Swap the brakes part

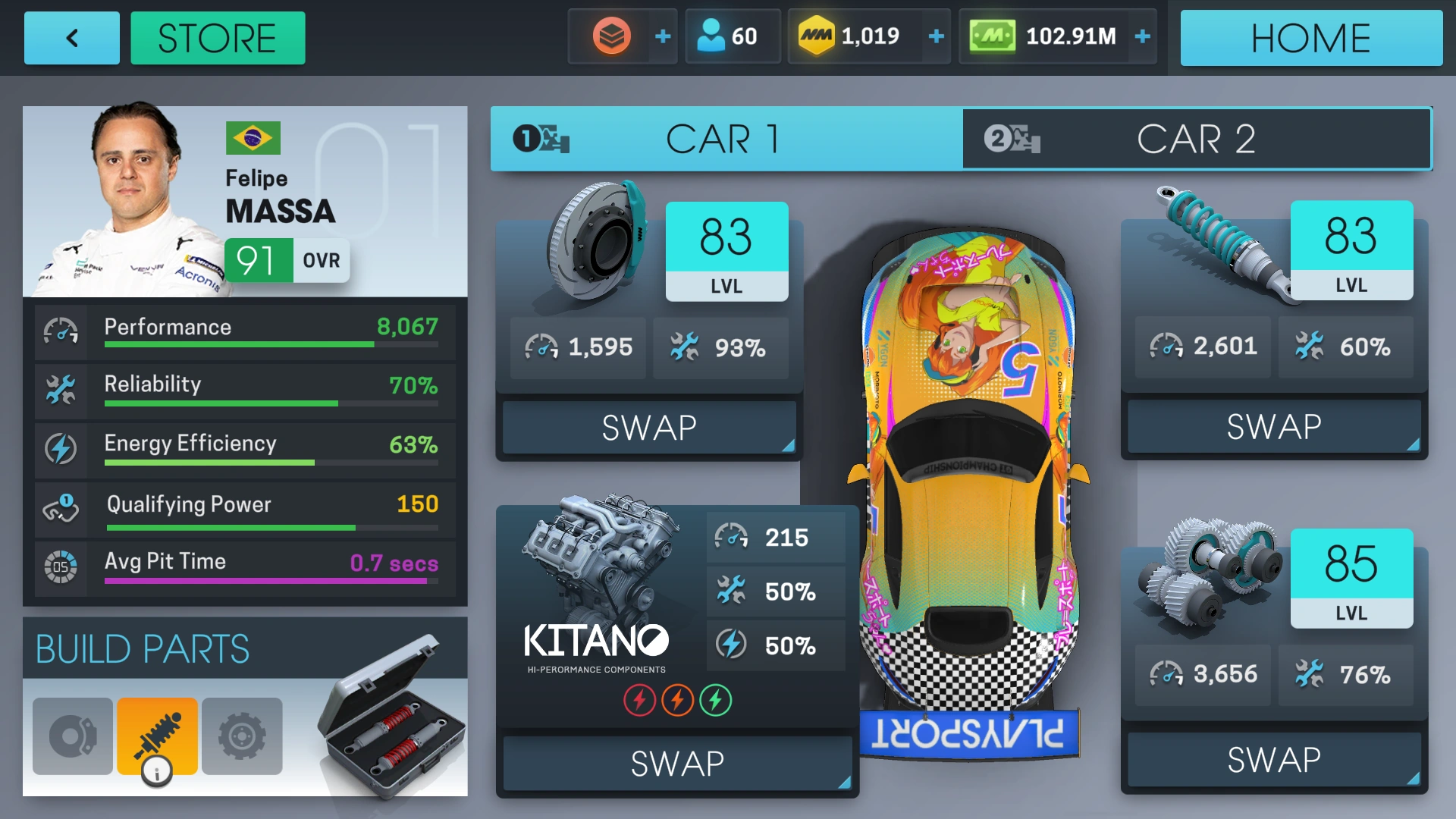[649, 428]
